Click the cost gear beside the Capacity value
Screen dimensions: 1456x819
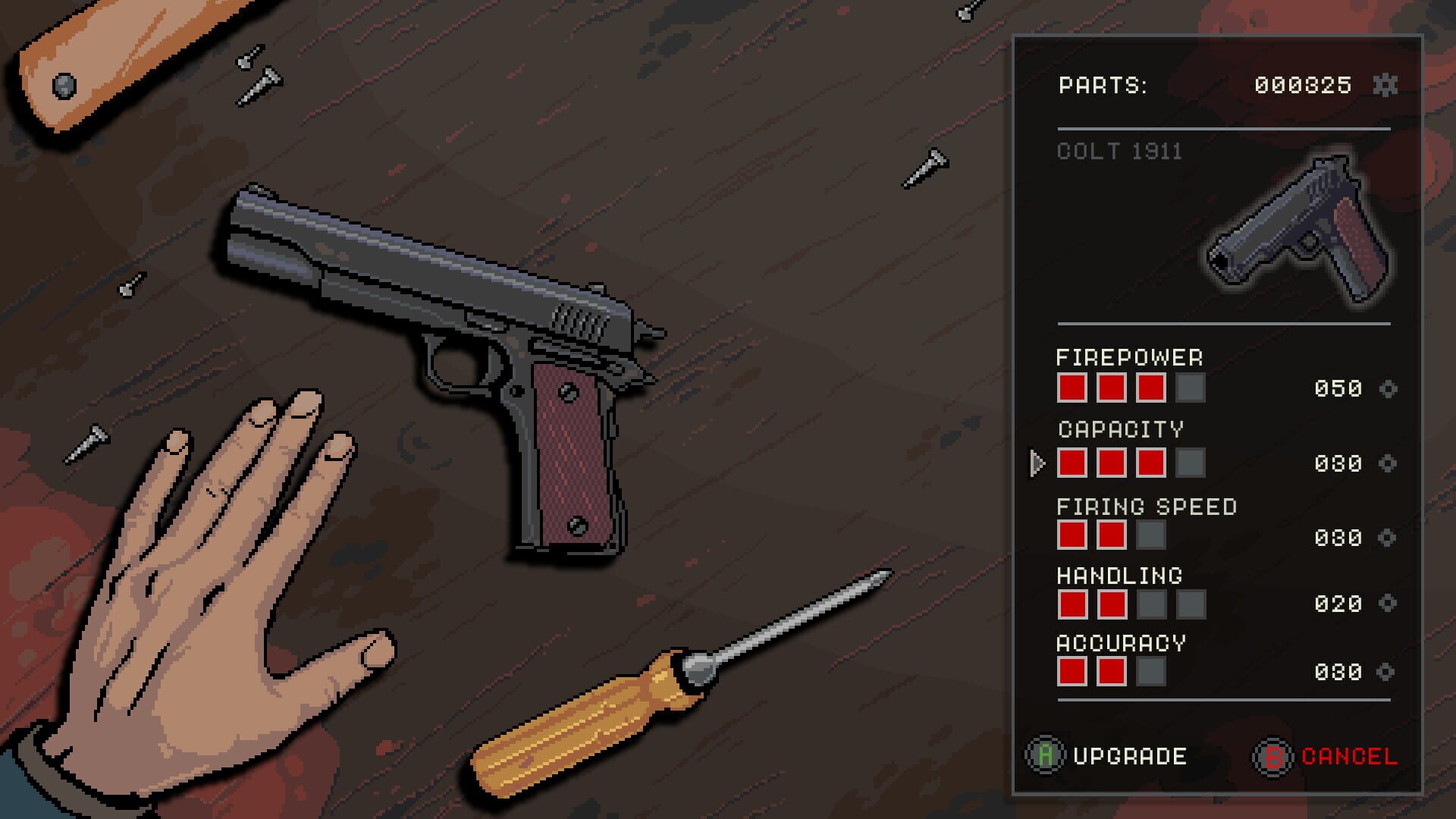1390,463
